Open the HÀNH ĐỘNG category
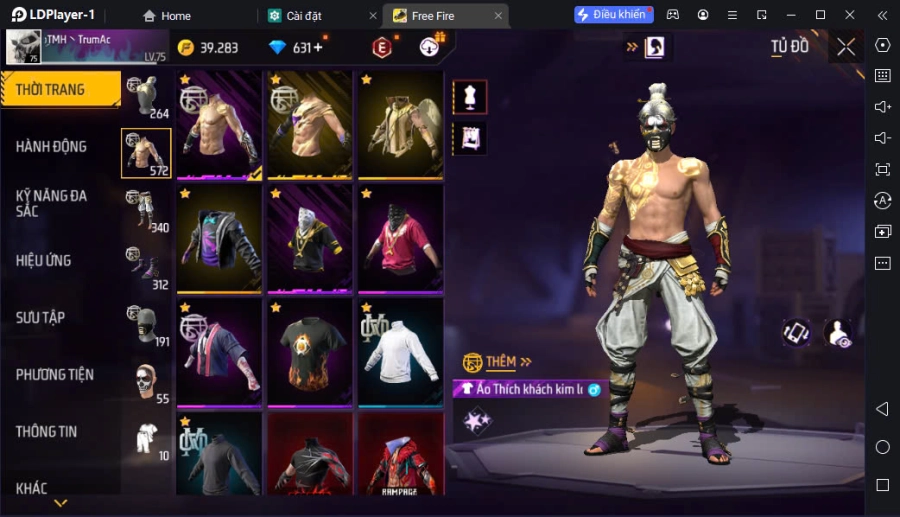Image resolution: width=900 pixels, height=517 pixels. coord(51,147)
